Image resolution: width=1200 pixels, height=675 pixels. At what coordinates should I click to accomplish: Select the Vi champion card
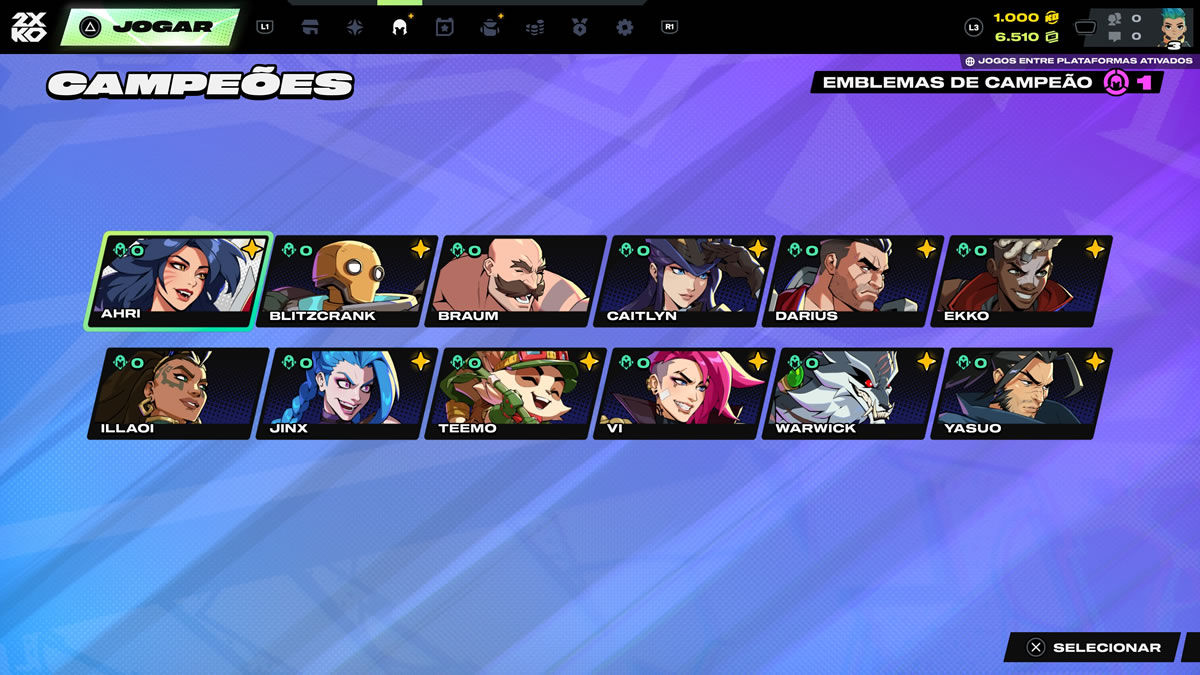[x=687, y=393]
